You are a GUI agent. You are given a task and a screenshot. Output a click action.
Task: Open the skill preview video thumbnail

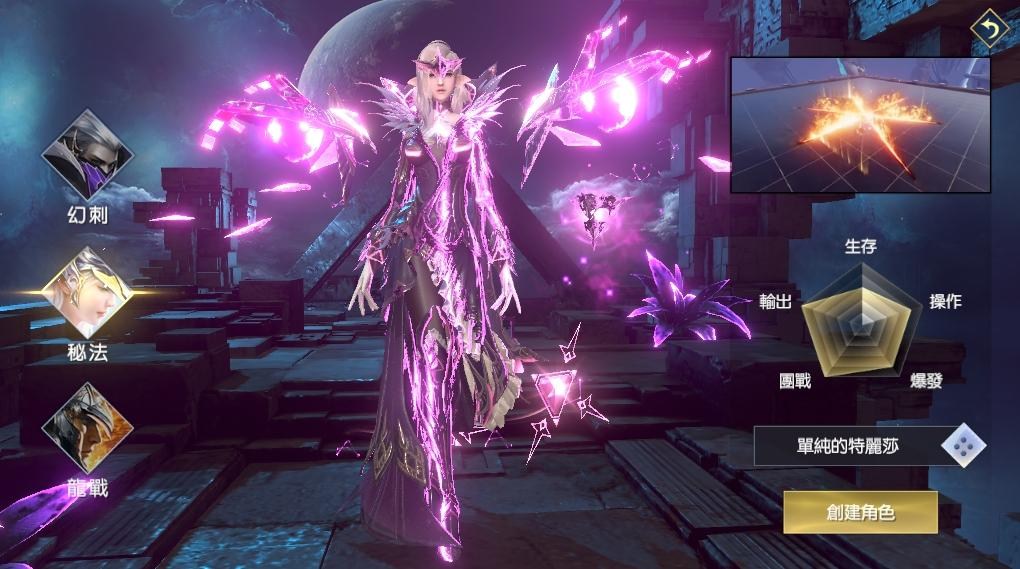click(860, 124)
